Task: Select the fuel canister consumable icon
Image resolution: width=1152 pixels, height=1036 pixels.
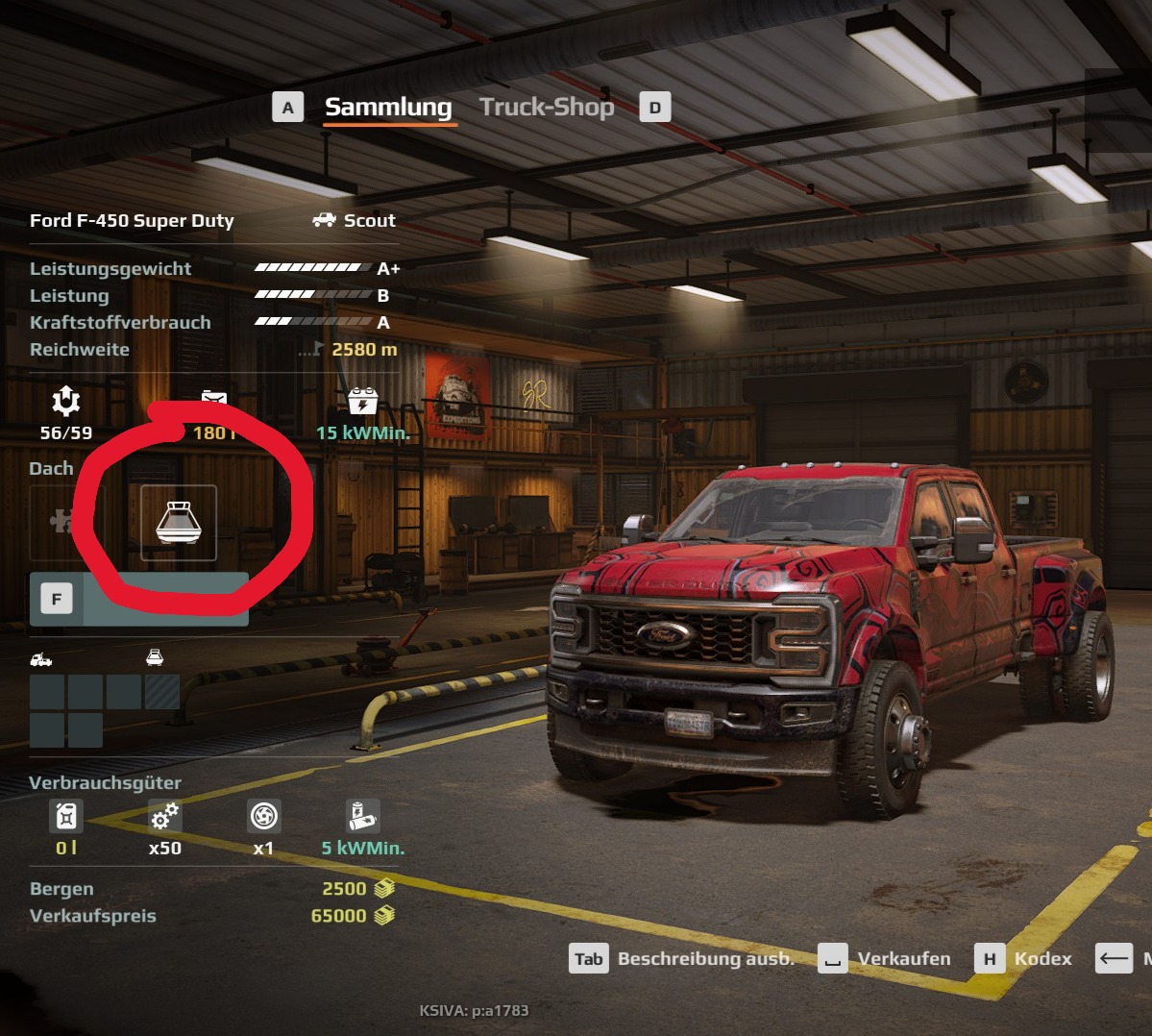Action: (x=65, y=816)
